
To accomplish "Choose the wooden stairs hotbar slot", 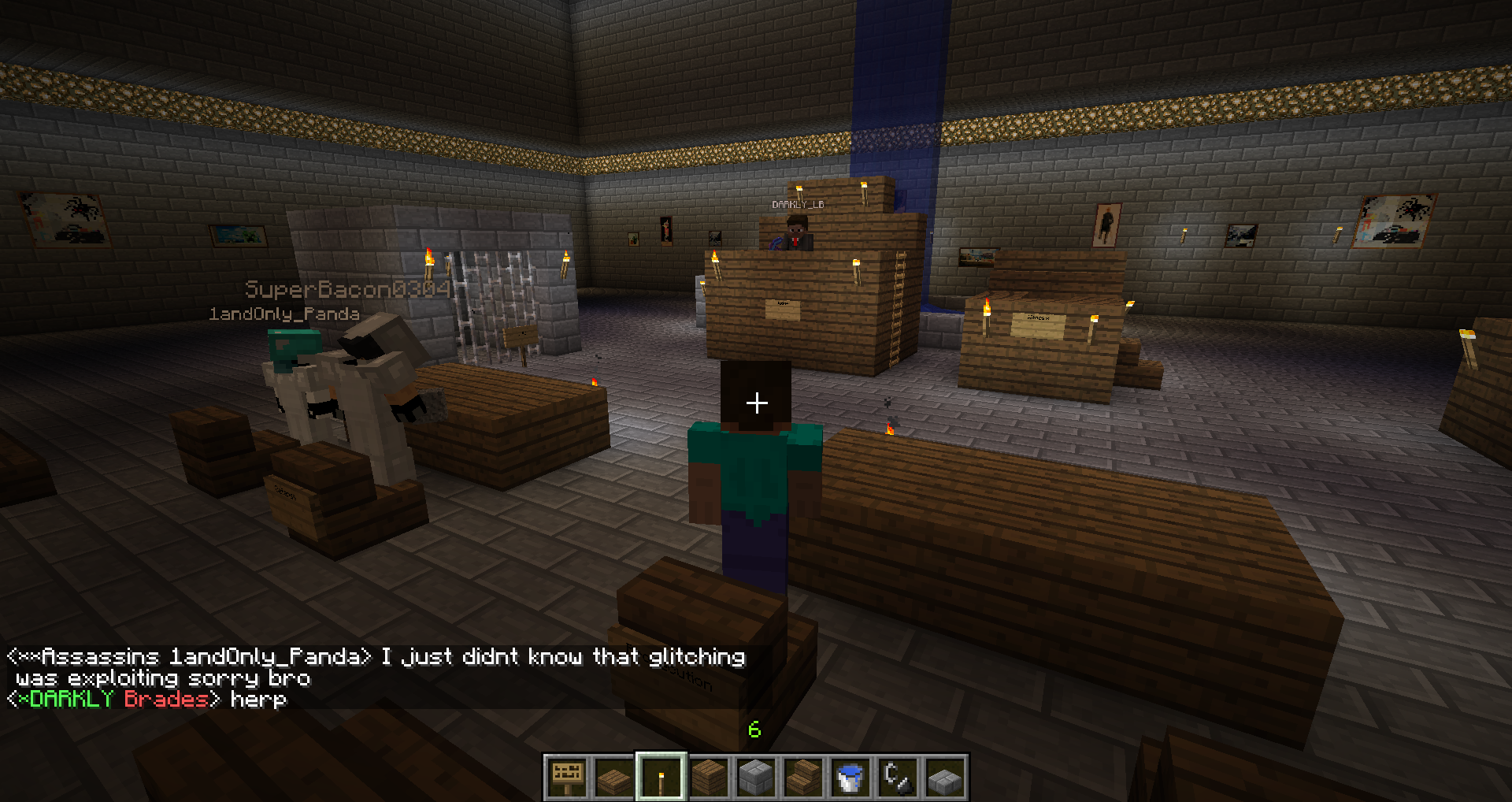I will [803, 778].
